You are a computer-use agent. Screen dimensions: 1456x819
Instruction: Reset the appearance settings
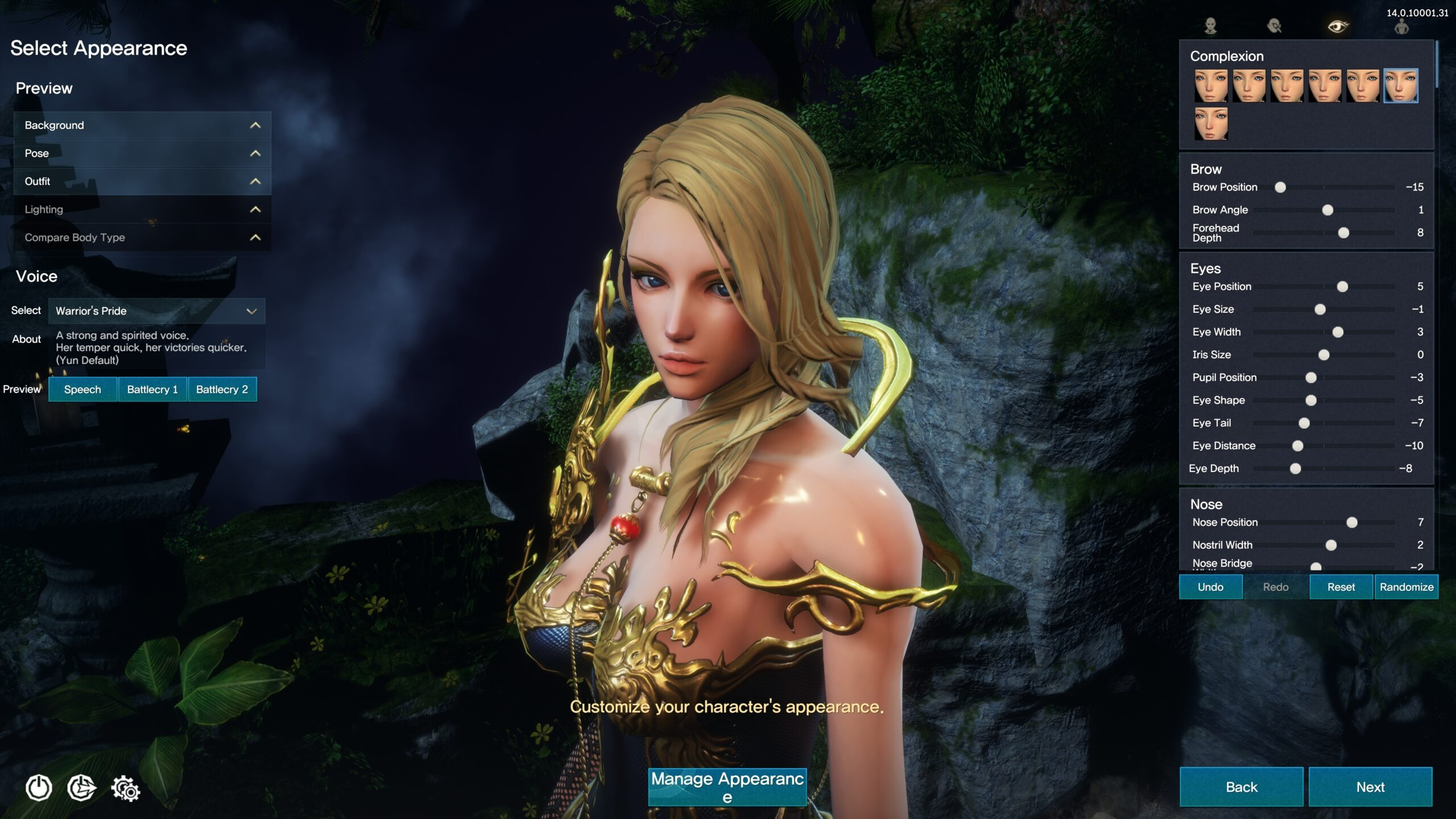[1341, 587]
